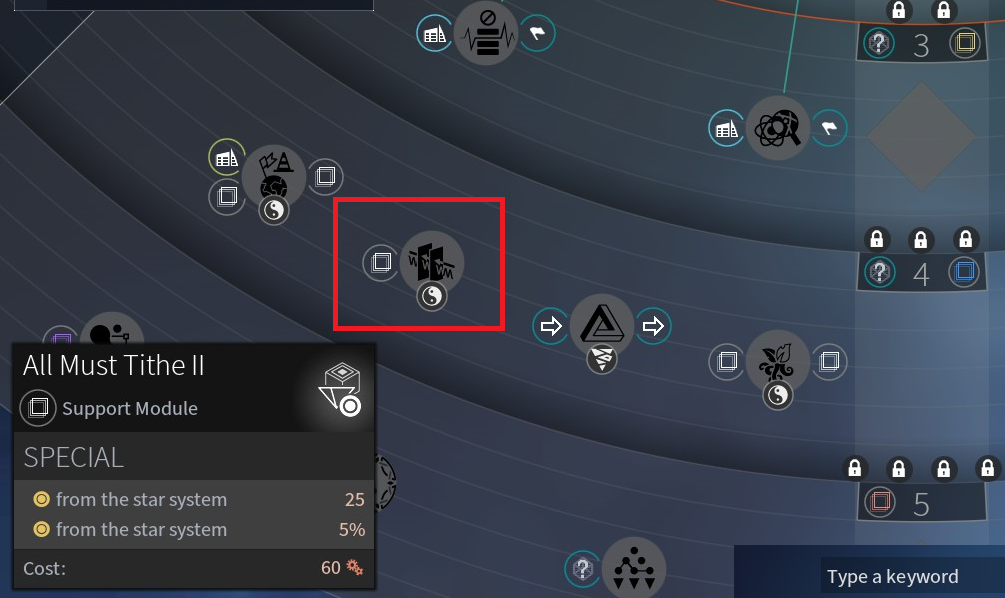Select the atom and magnifier technology
The image size is (1005, 598).
point(777,127)
